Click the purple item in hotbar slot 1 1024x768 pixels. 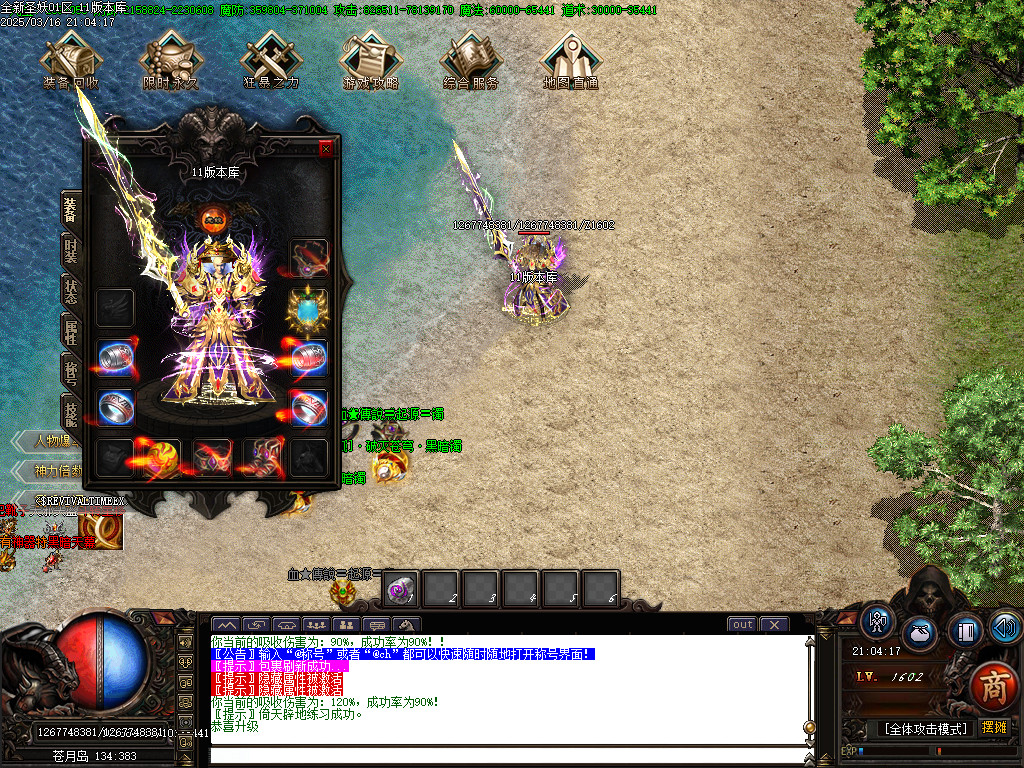point(402,589)
